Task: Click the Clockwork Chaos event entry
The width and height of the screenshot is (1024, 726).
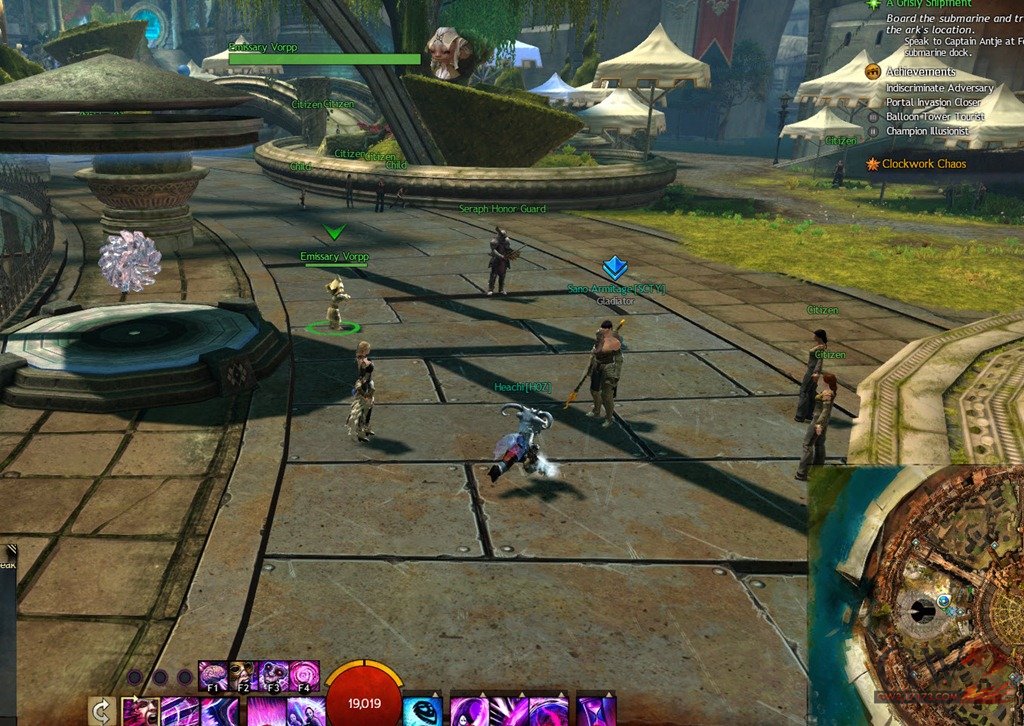Action: click(923, 164)
